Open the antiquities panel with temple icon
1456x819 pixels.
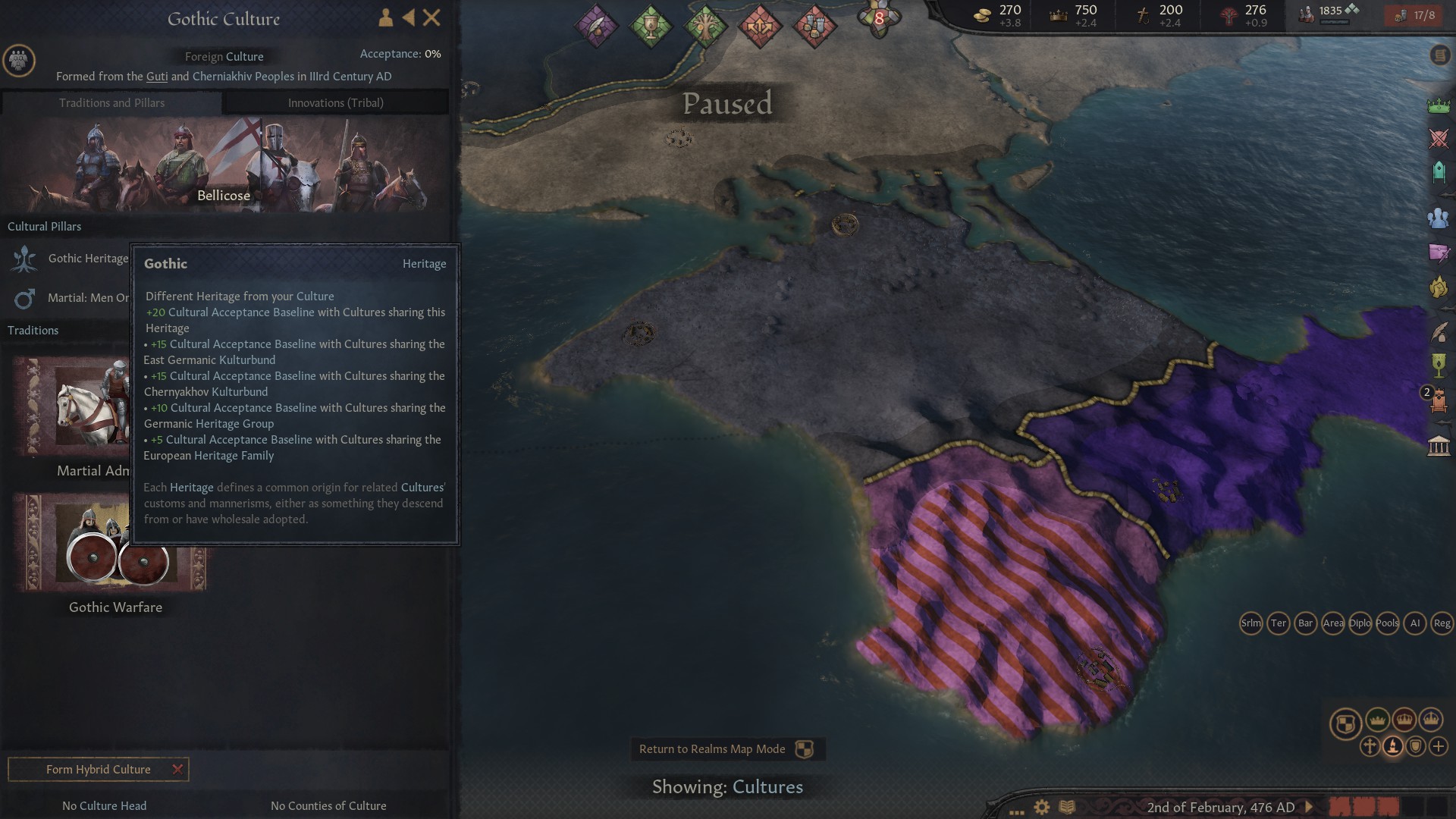coord(1439,444)
